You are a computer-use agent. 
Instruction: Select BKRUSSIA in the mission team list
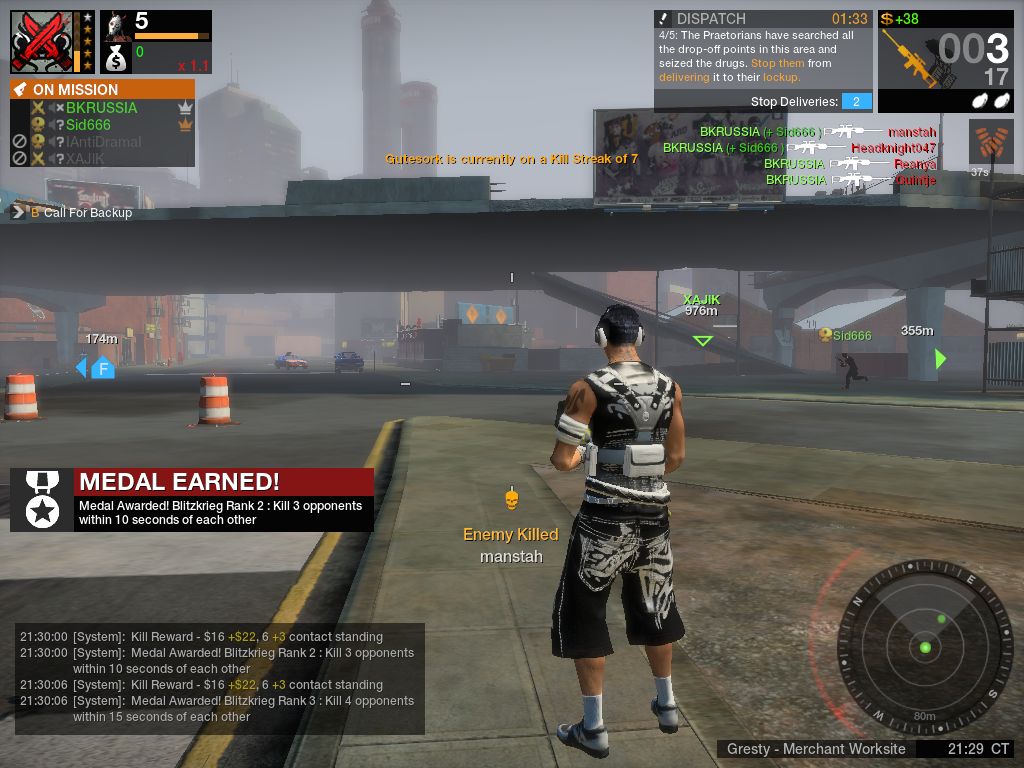pyautogui.click(x=101, y=107)
